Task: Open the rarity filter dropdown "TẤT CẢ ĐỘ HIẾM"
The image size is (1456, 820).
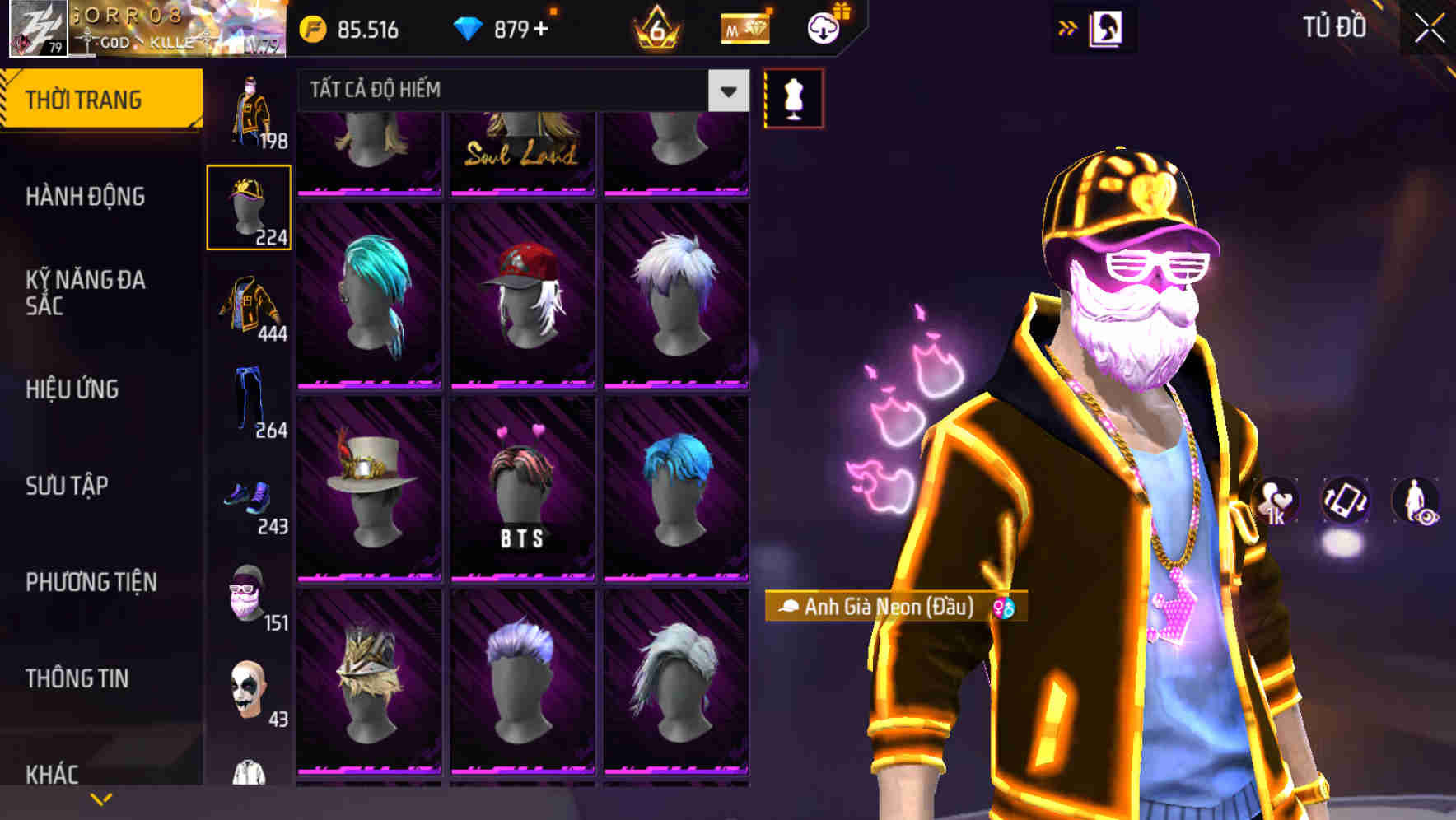Action: tap(511, 91)
